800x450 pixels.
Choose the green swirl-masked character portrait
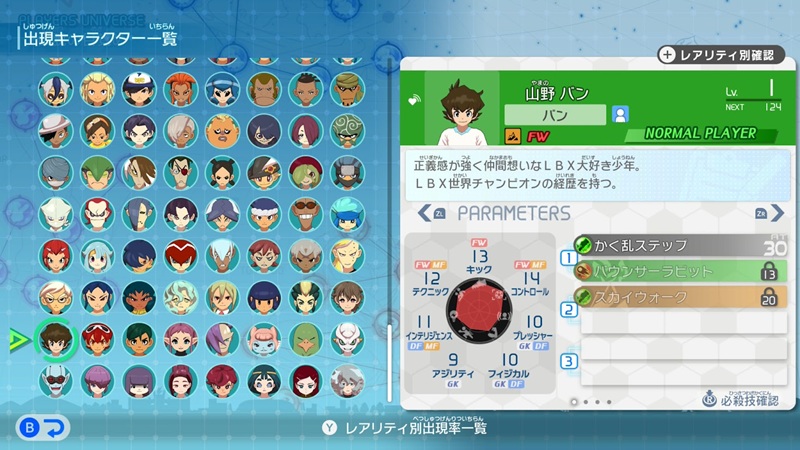347,130
